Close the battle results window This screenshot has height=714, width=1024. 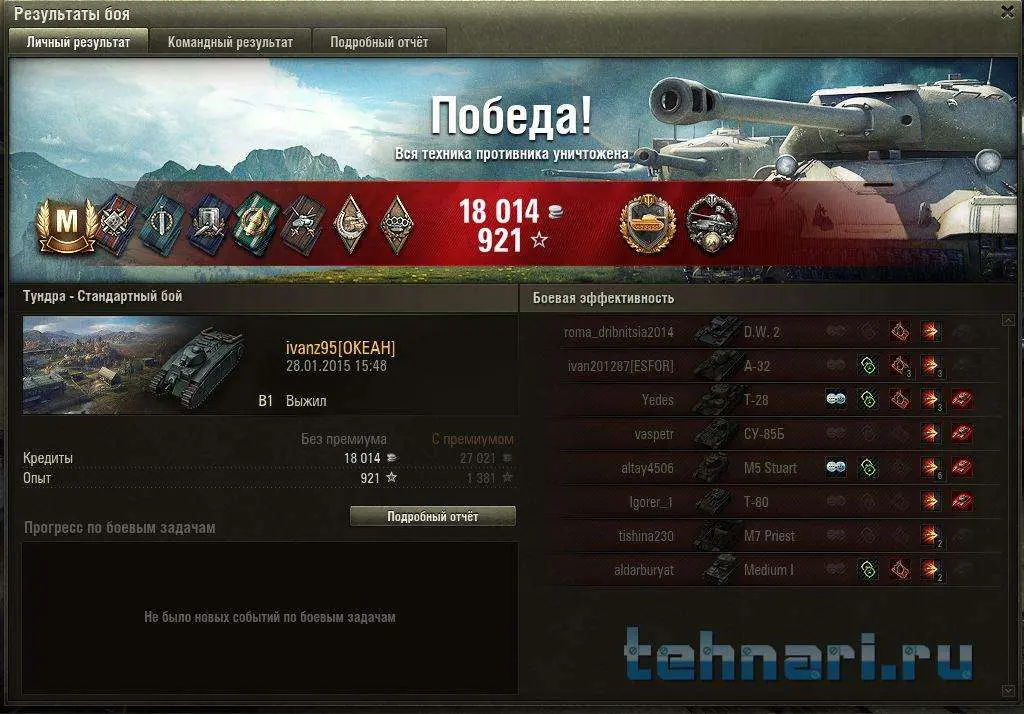click(1008, 12)
